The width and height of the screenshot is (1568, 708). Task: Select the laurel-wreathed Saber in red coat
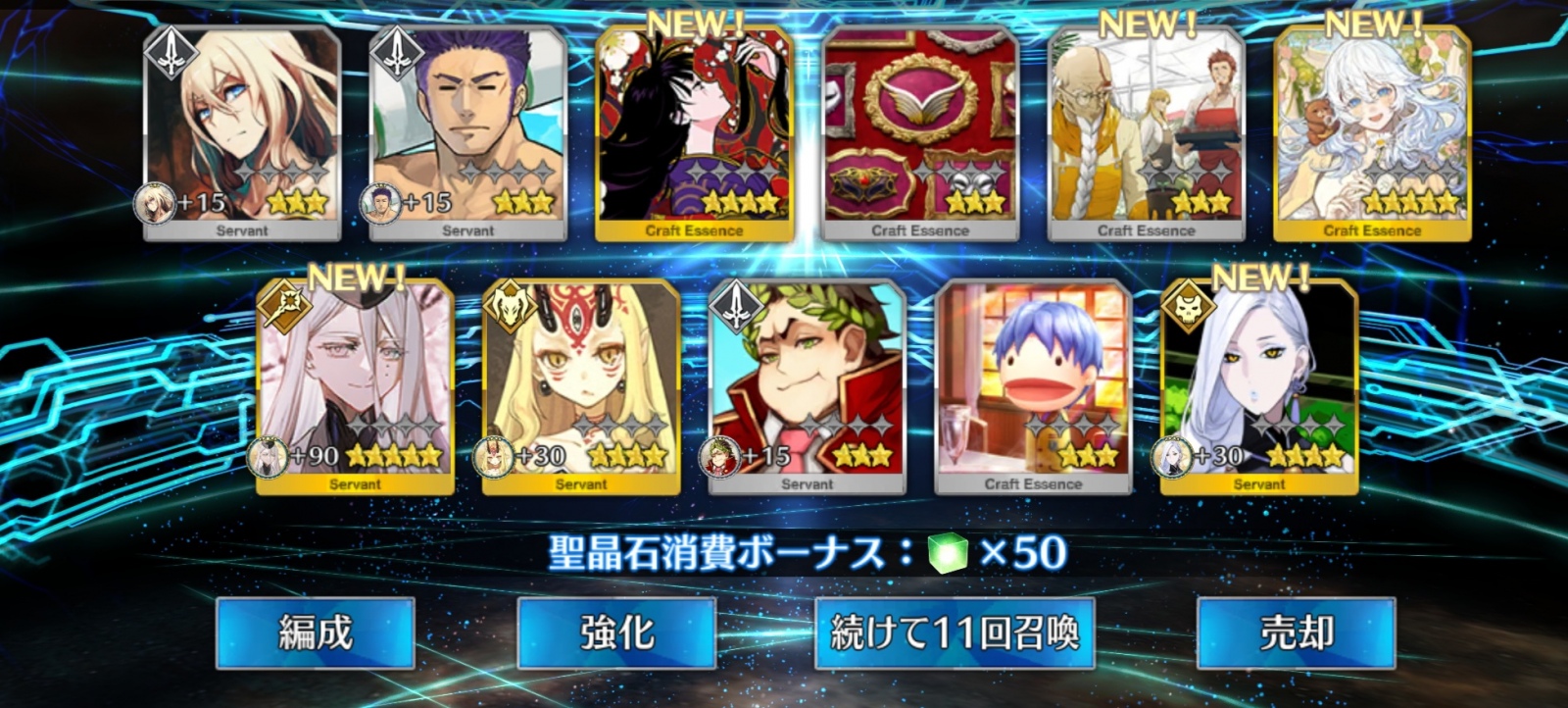click(x=807, y=387)
